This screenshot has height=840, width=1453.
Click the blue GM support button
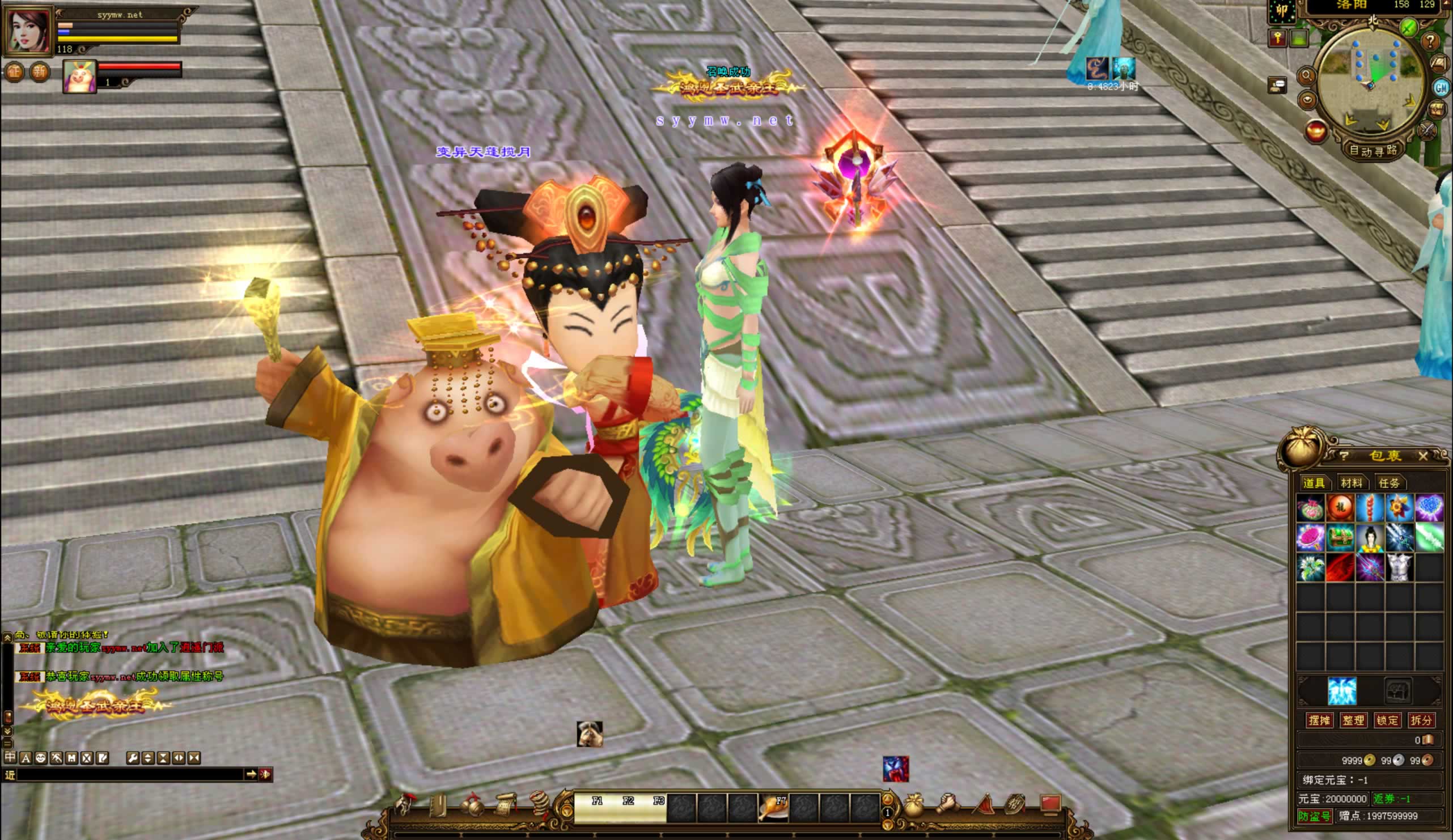[x=1442, y=88]
